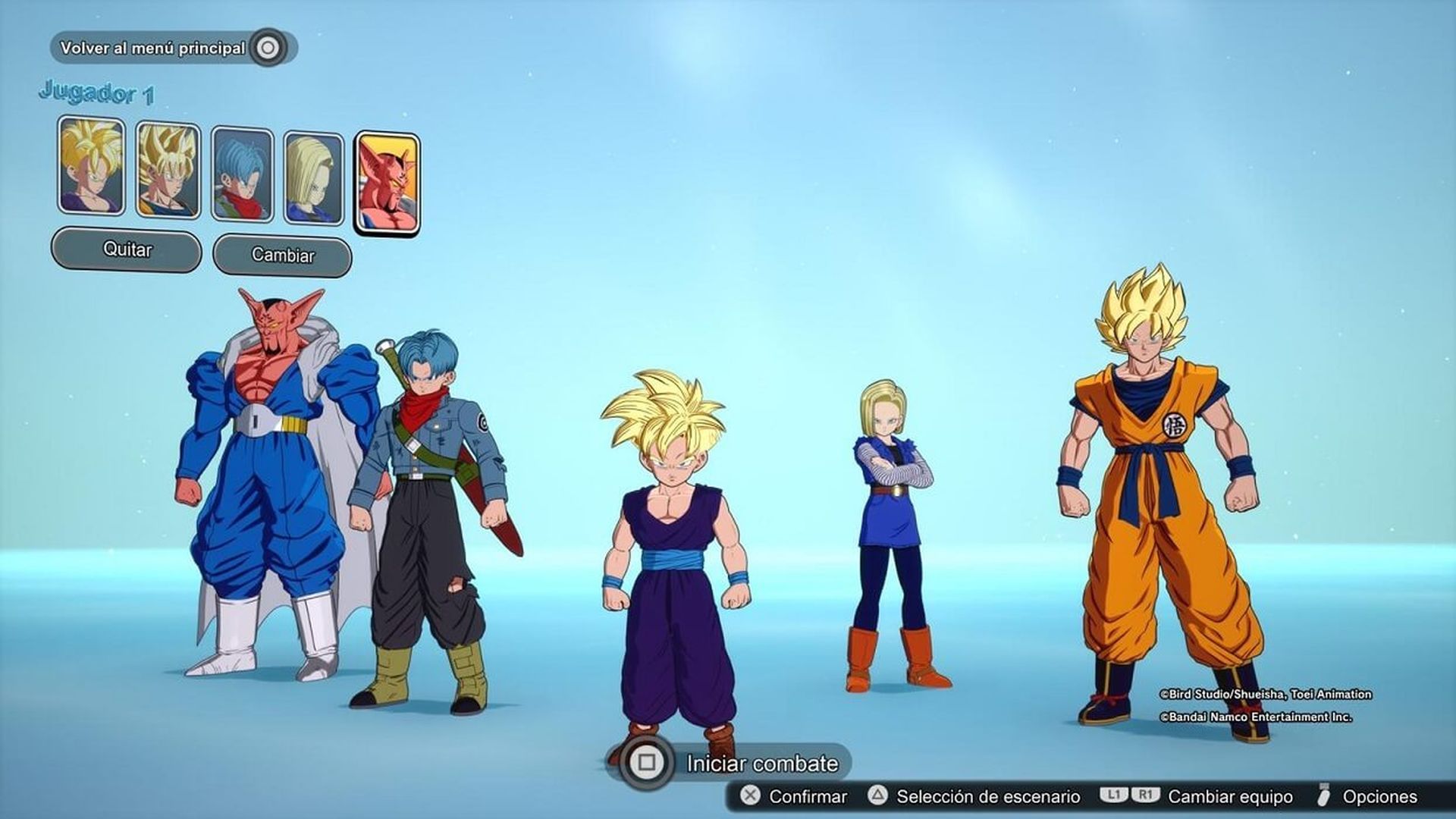The image size is (1456, 819).
Task: Activate Cambiar equipo to switch teams
Action: pyautogui.click(x=1228, y=797)
